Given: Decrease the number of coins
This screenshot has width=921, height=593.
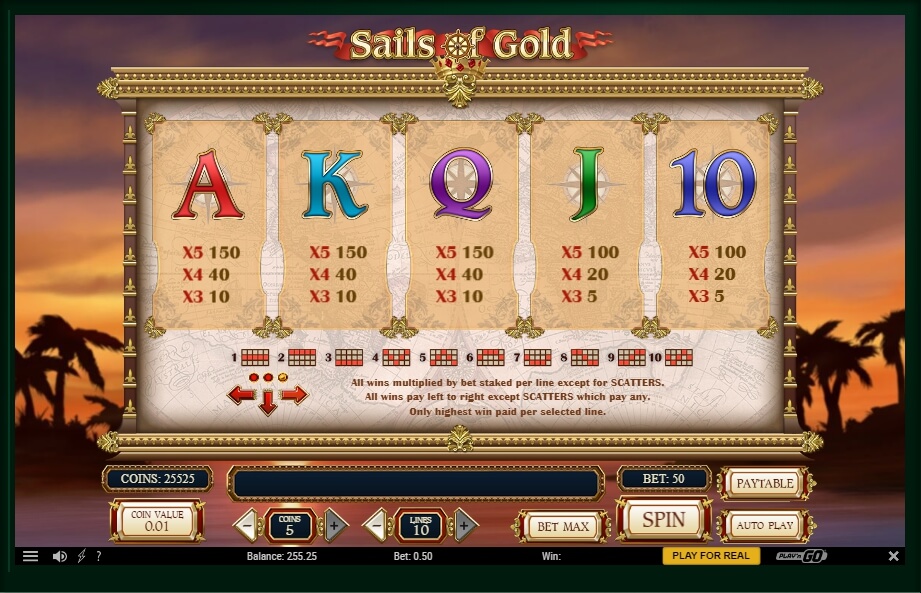Looking at the screenshot, I should click(x=245, y=525).
